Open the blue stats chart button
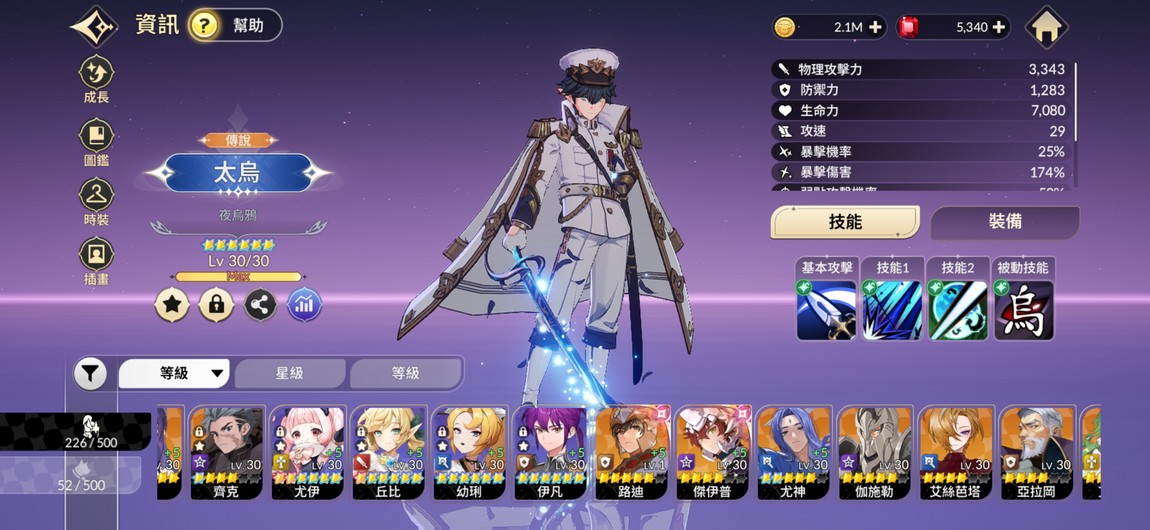 click(304, 305)
